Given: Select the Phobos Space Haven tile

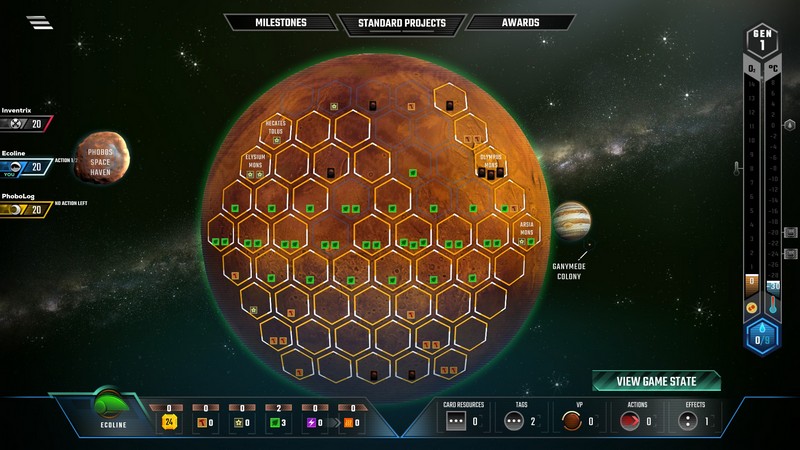Looking at the screenshot, I should pyautogui.click(x=102, y=159).
